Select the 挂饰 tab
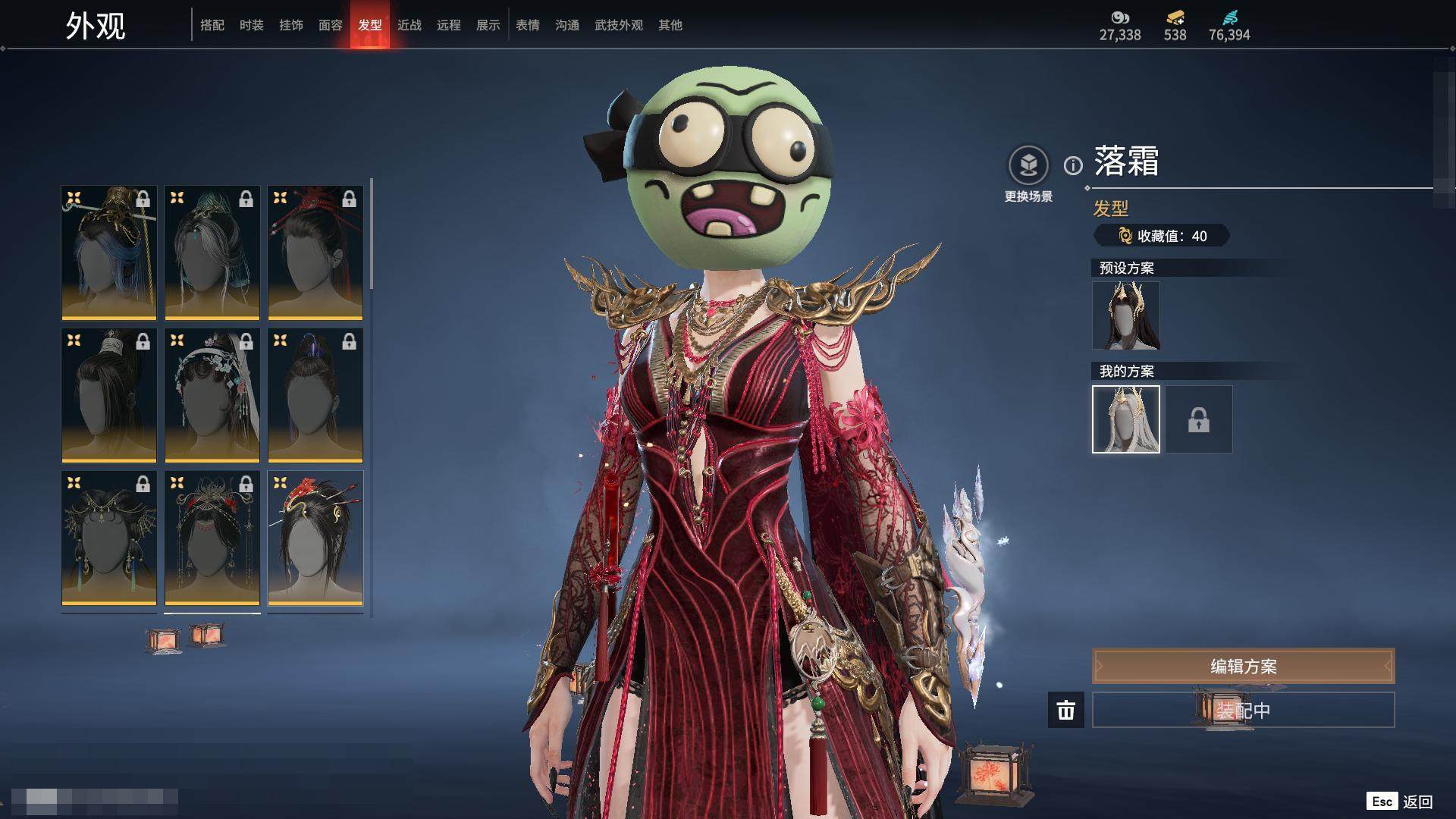1456x819 pixels. (x=291, y=25)
